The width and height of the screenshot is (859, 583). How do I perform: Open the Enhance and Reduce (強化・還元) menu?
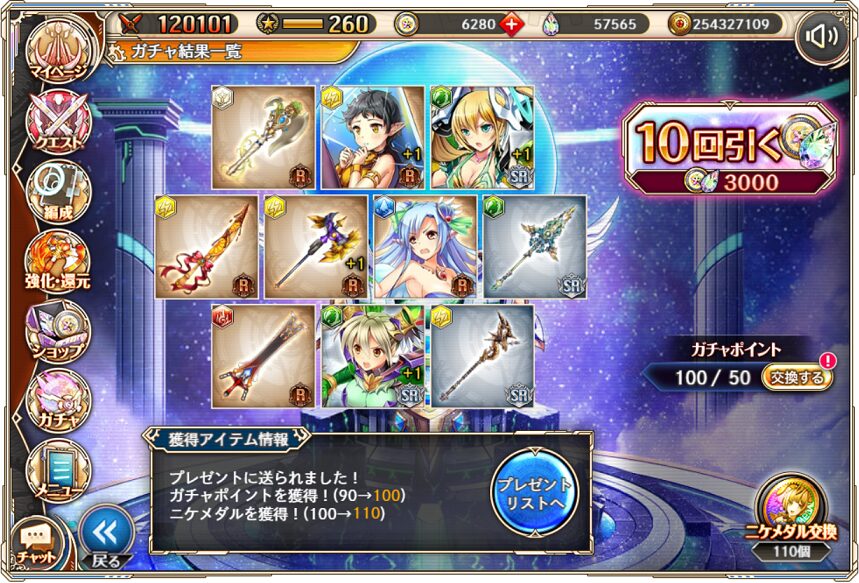click(57, 260)
